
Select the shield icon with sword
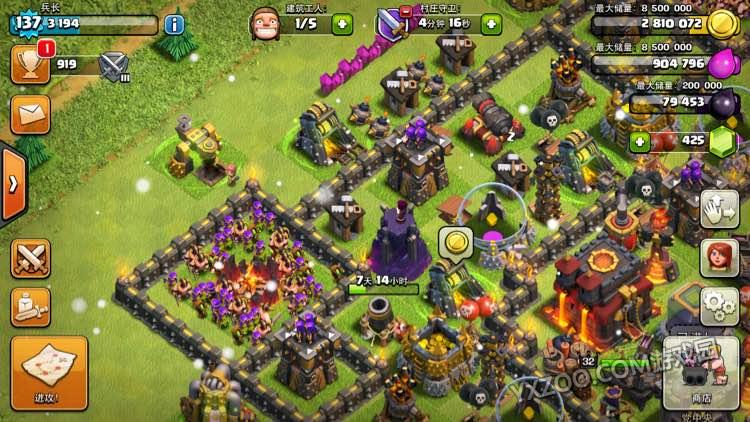tap(392, 23)
